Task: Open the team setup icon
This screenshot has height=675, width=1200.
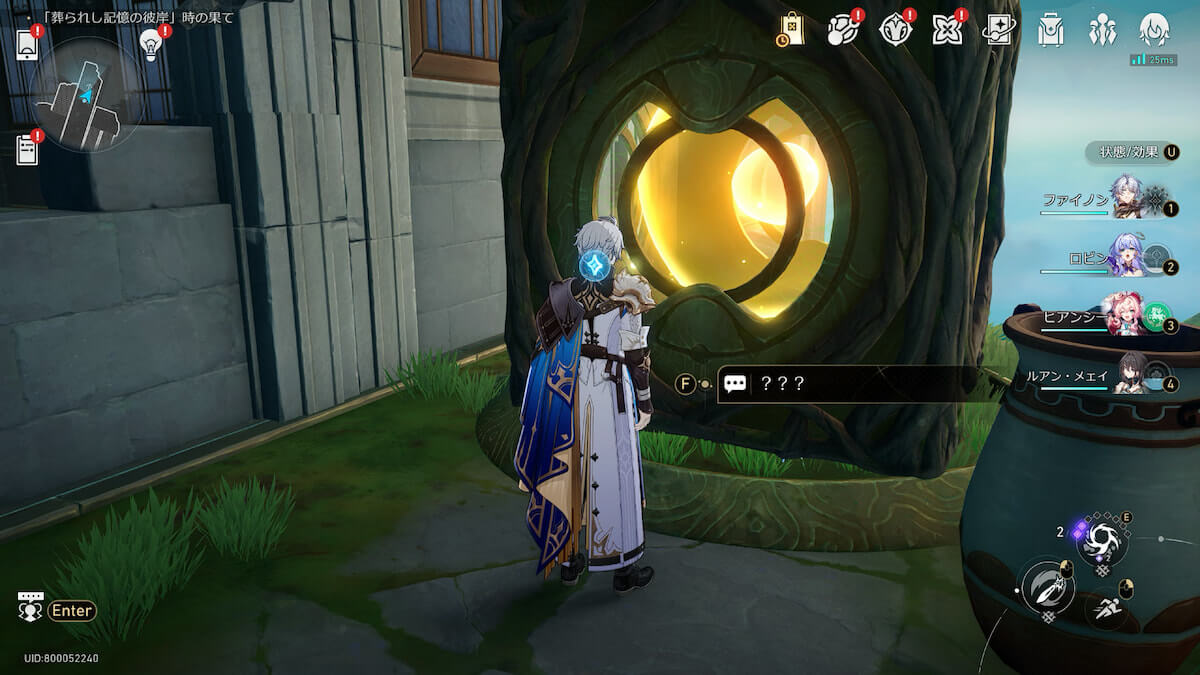Action: coord(1103,30)
